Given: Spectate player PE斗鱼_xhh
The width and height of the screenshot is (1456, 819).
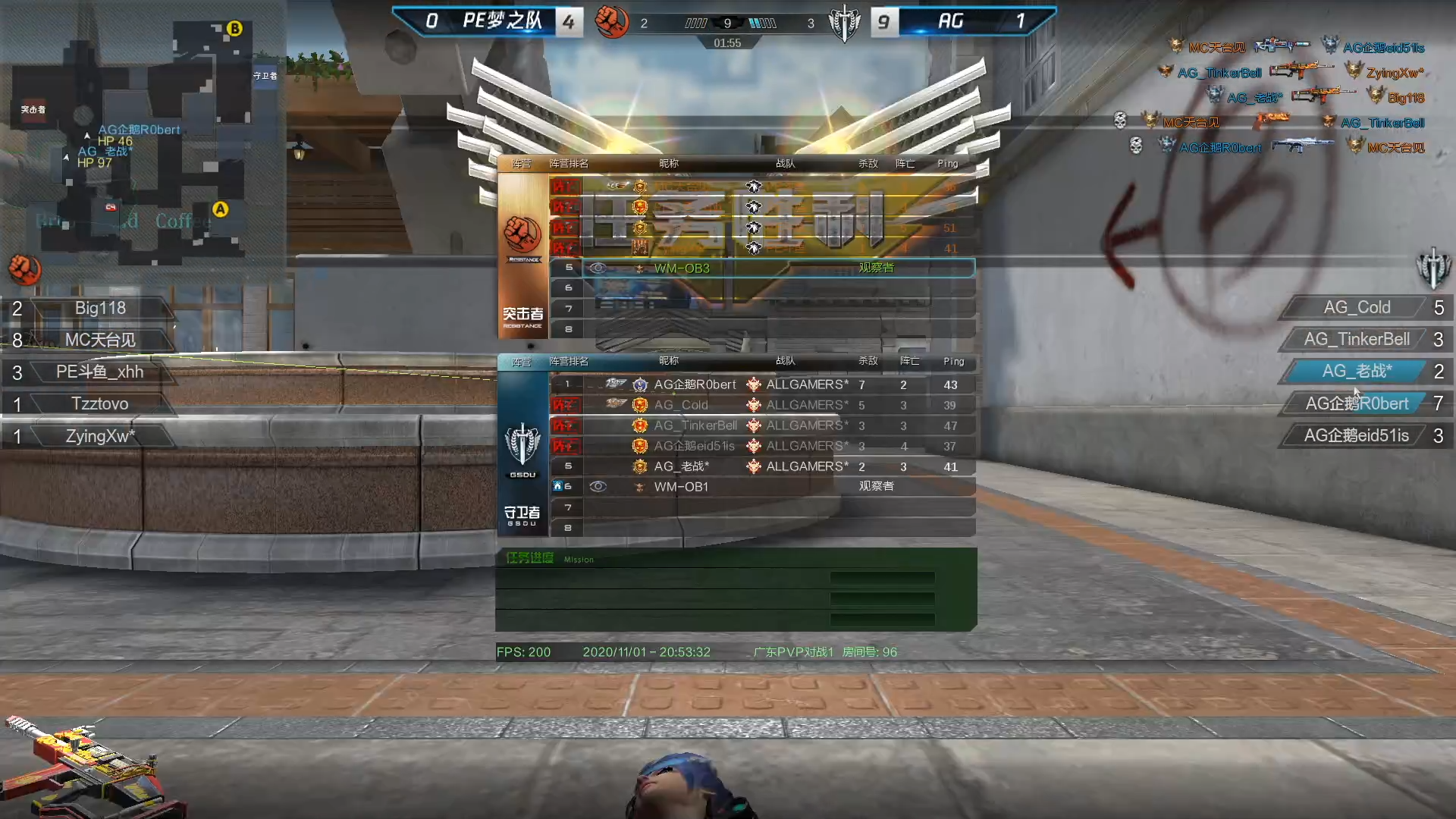Looking at the screenshot, I should click(x=99, y=372).
